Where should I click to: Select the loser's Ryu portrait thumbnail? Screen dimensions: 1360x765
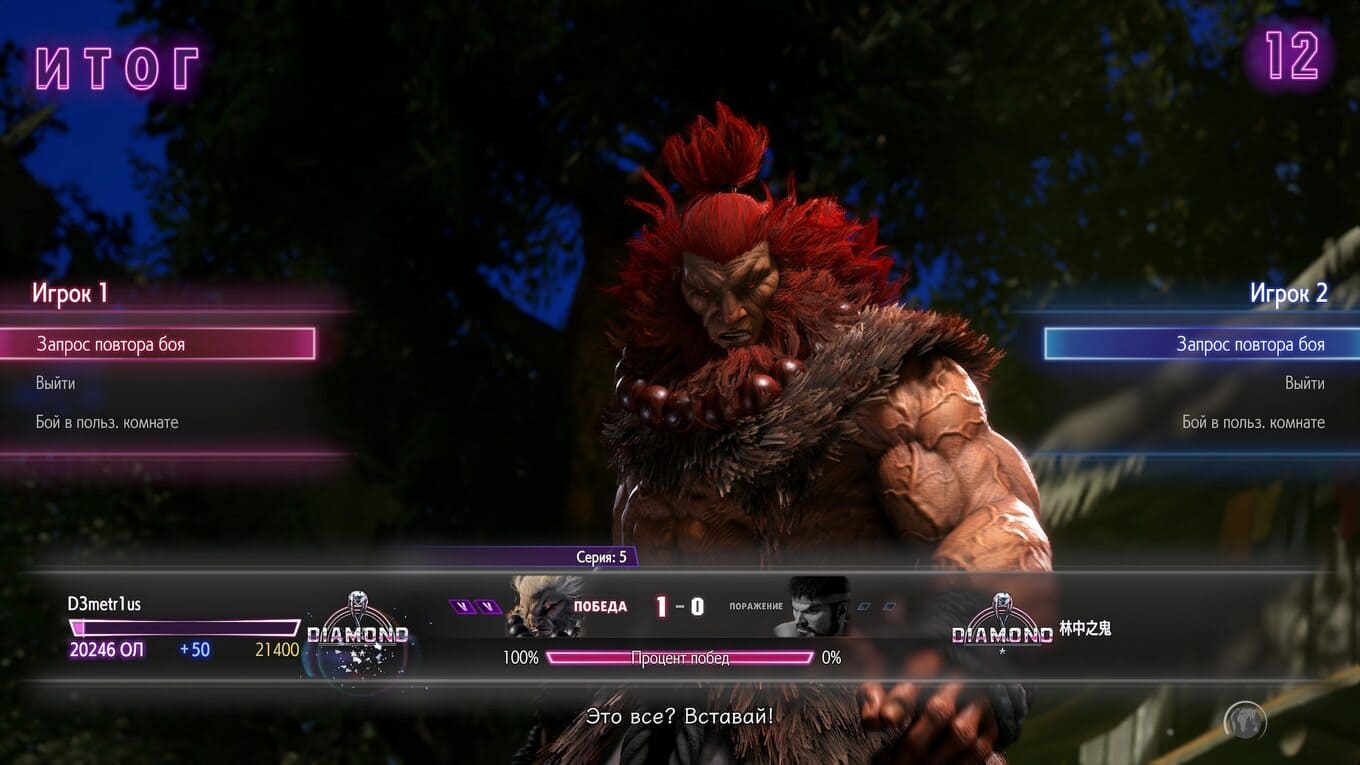point(817,607)
